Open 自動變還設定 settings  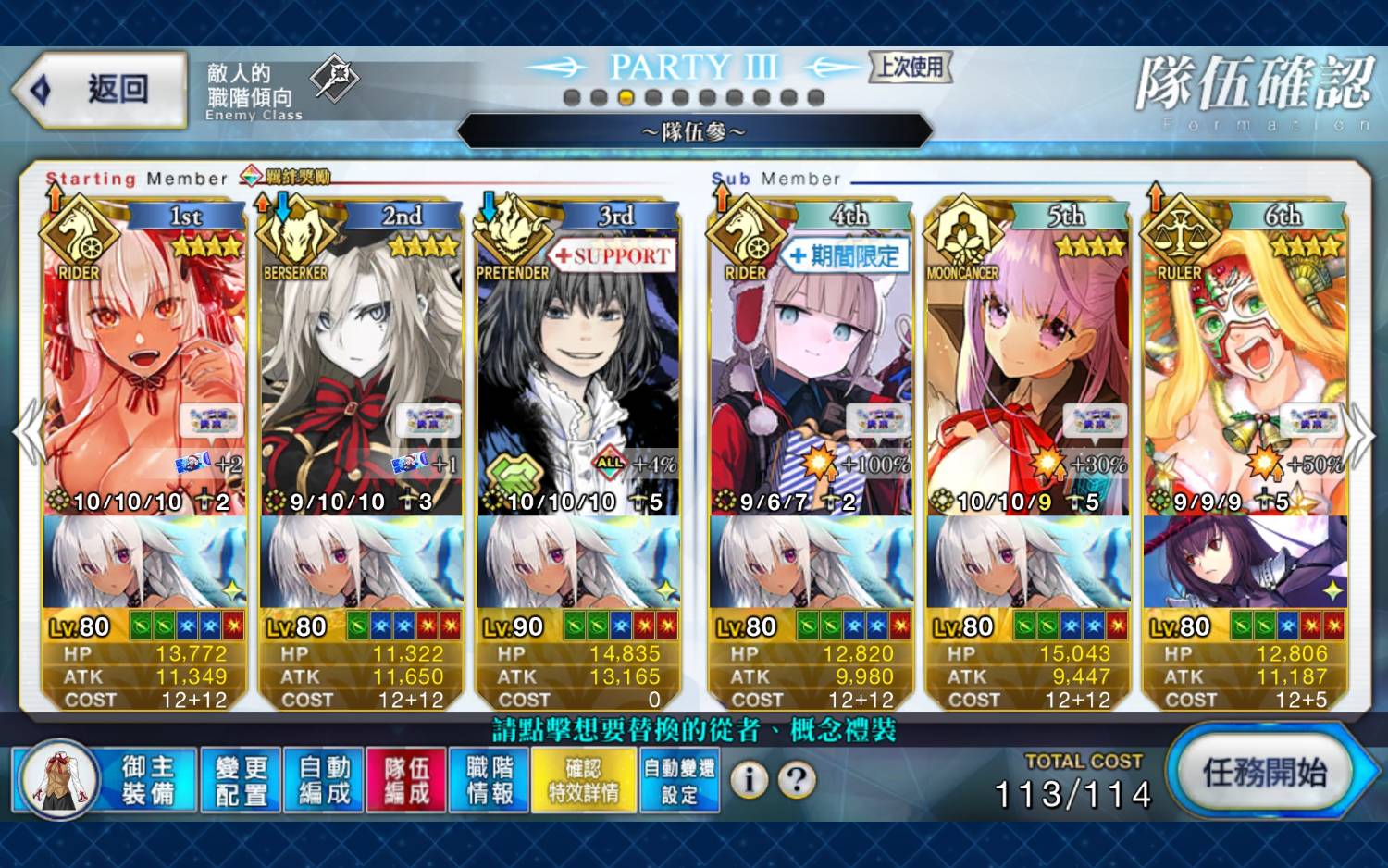679,780
